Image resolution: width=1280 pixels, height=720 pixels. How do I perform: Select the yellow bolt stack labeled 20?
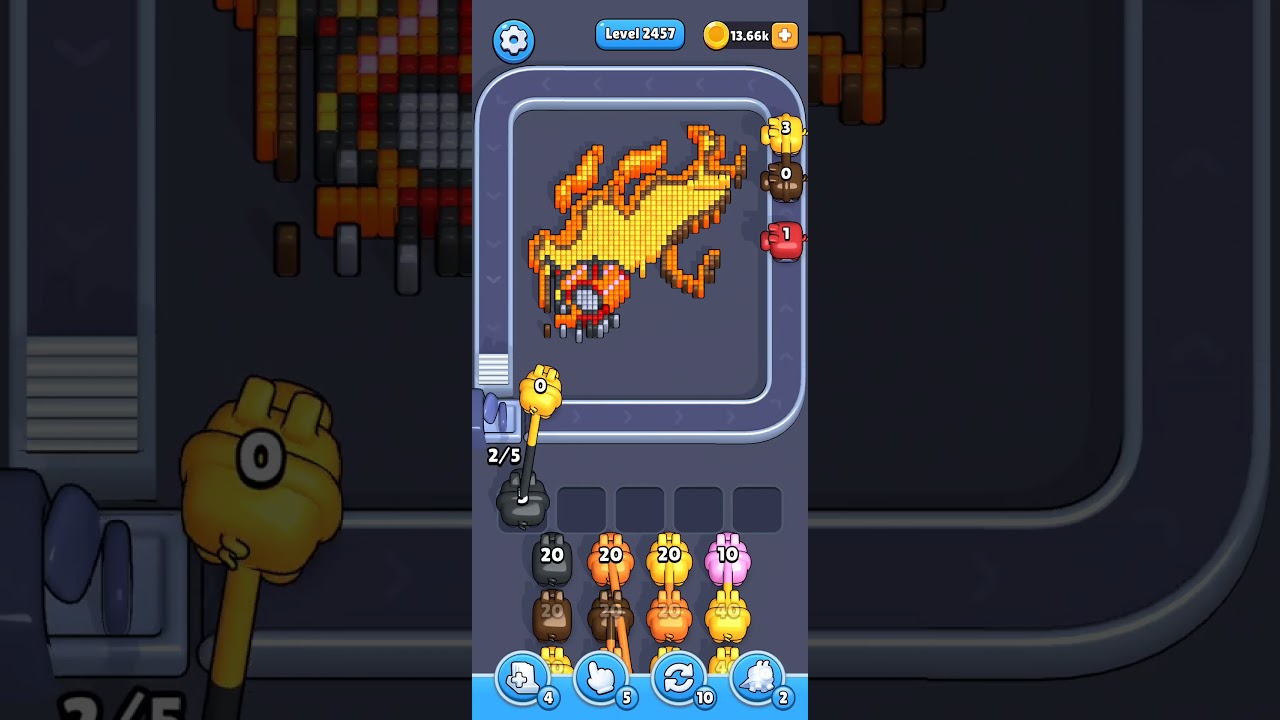(667, 556)
